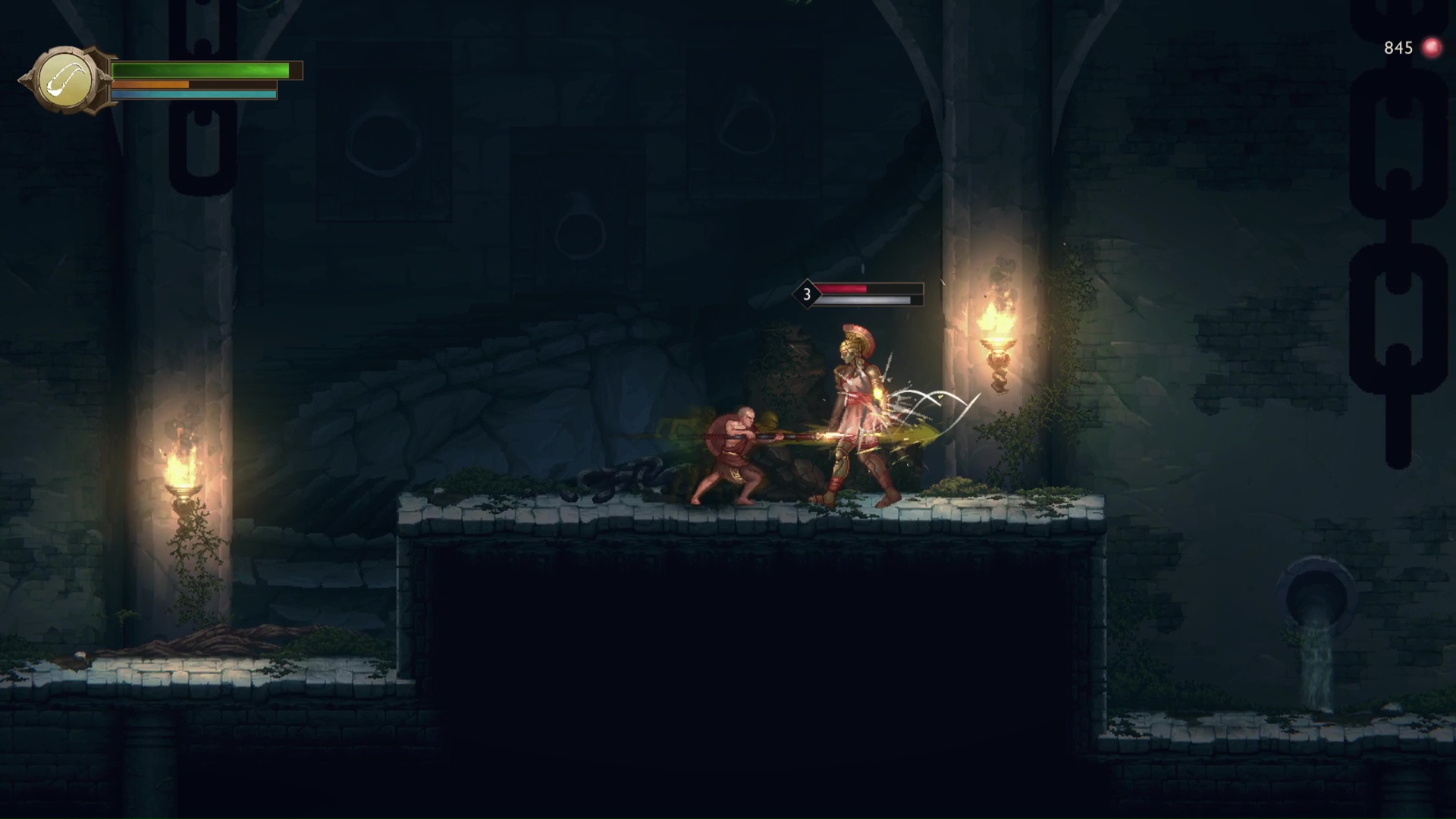Toggle the orange stamina bar display
This screenshot has height=819, width=1456.
click(x=152, y=85)
